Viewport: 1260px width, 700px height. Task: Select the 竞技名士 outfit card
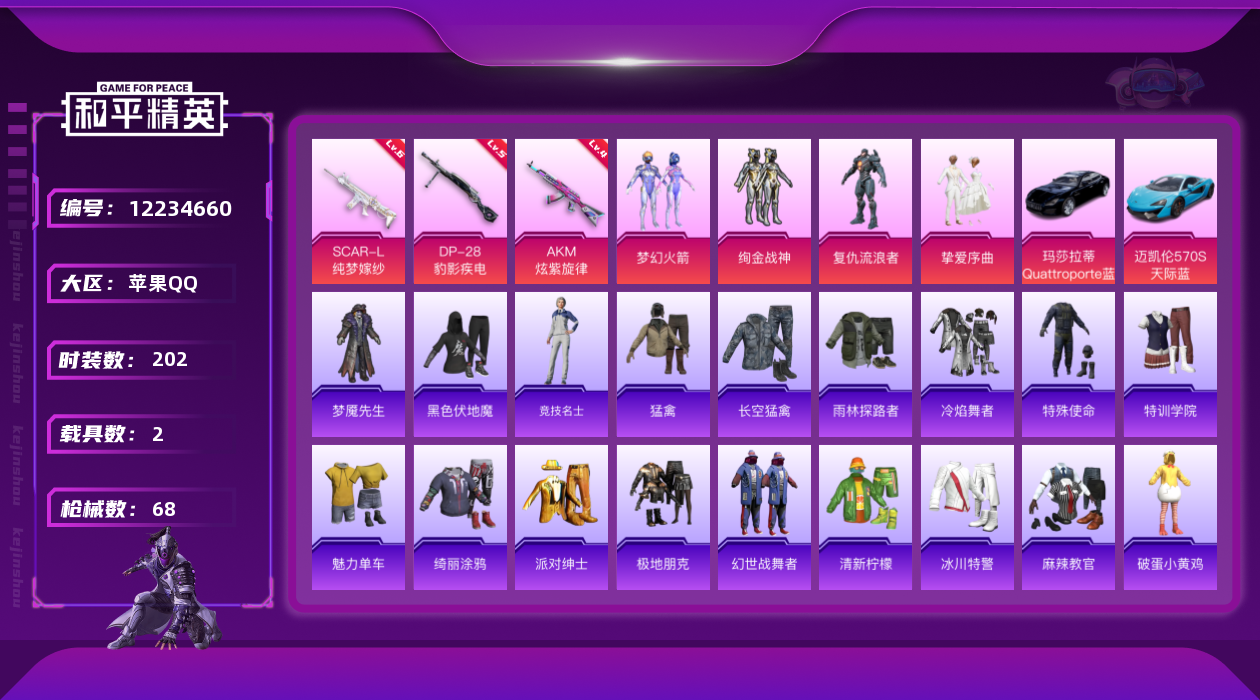coord(561,364)
